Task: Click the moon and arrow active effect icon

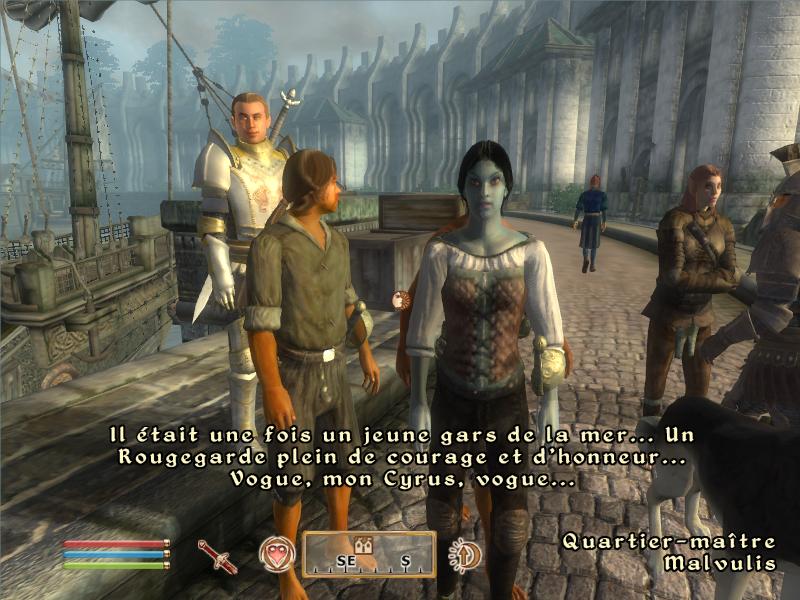Action: point(463,554)
